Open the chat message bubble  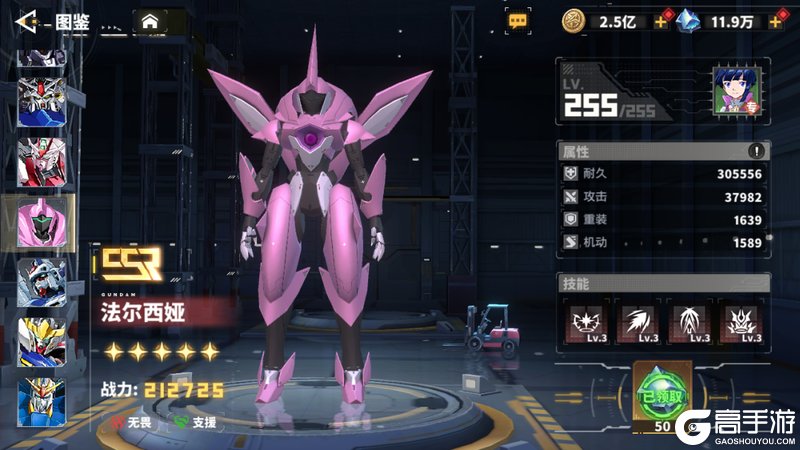pyautogui.click(x=517, y=20)
